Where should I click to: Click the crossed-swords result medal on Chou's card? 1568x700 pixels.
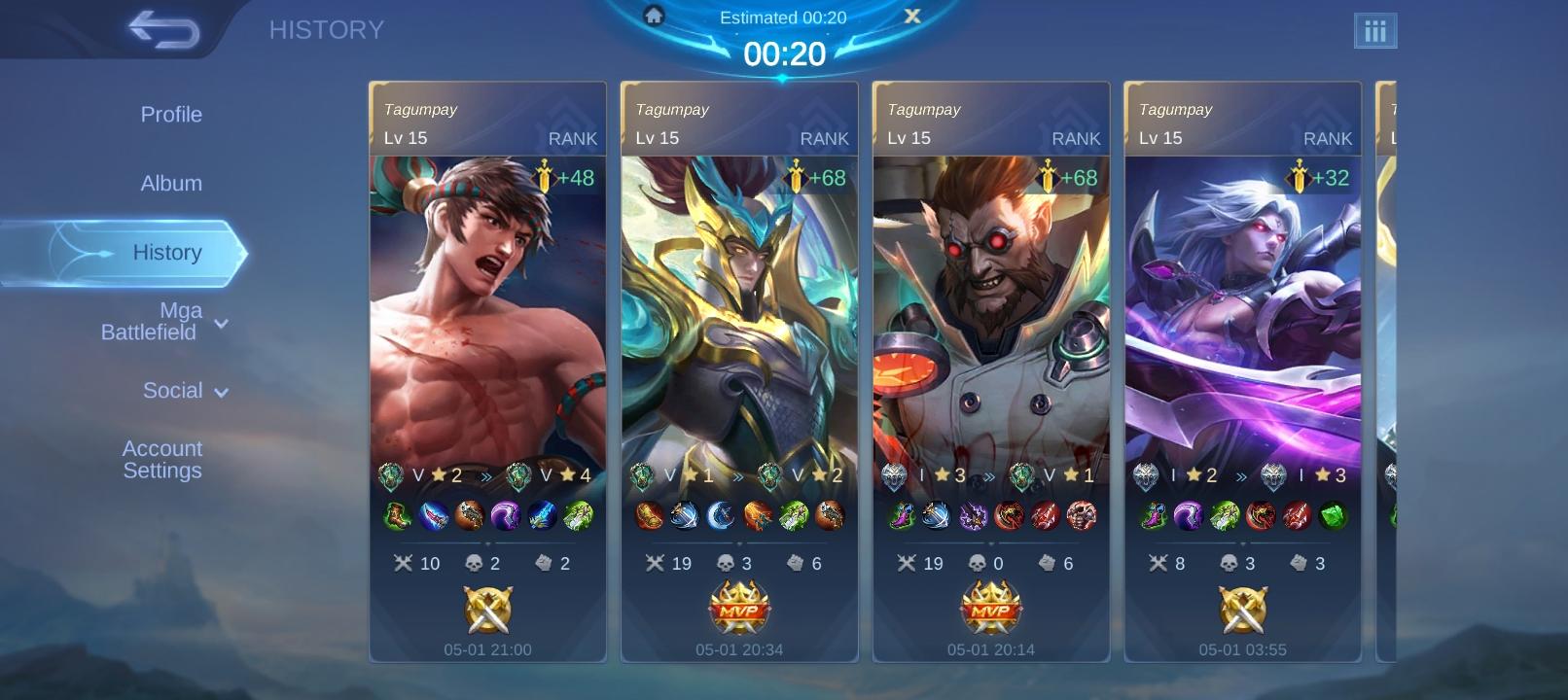[x=487, y=610]
